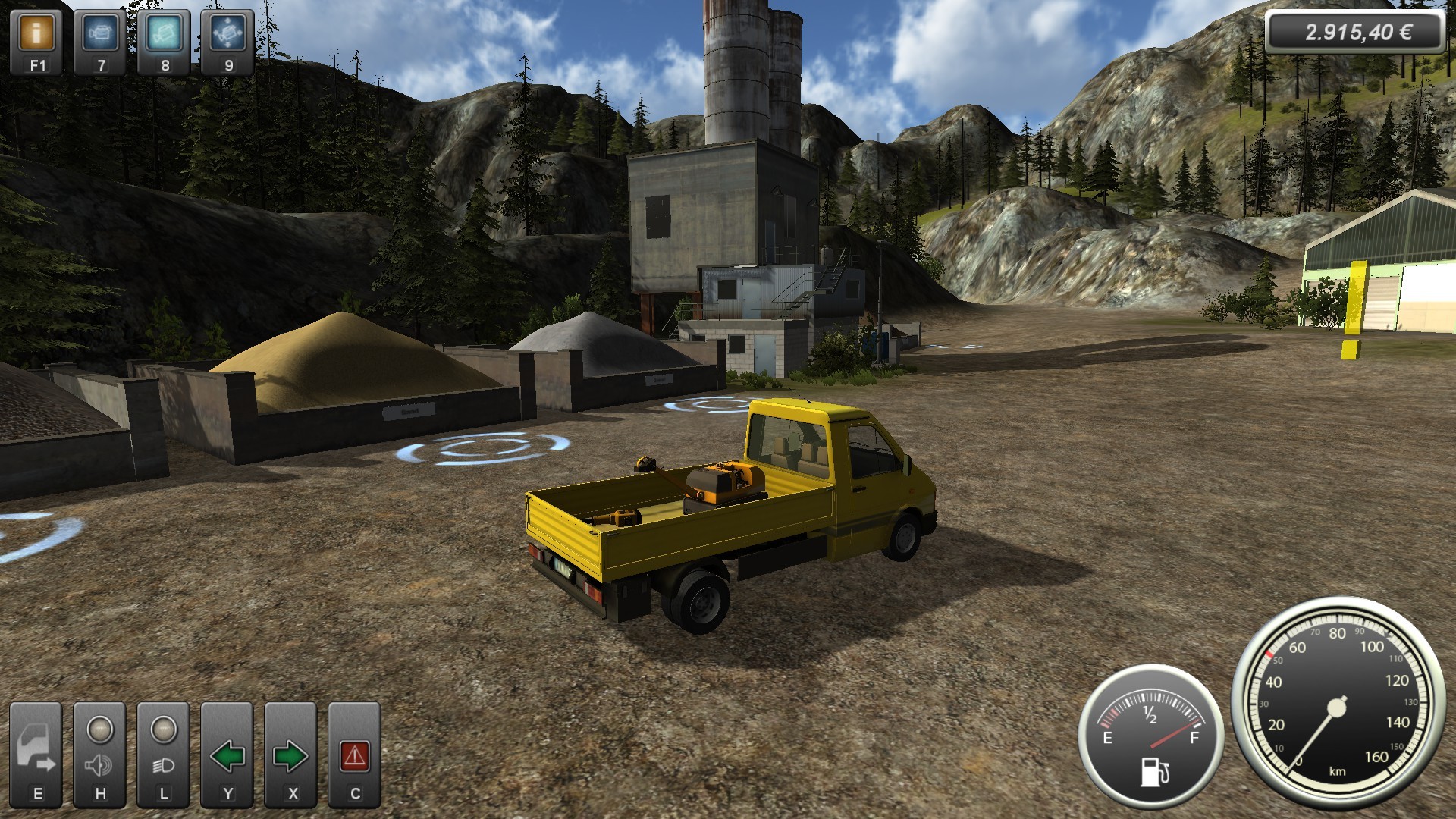
Task: Activate the left turn signal arrow
Action: [227, 755]
